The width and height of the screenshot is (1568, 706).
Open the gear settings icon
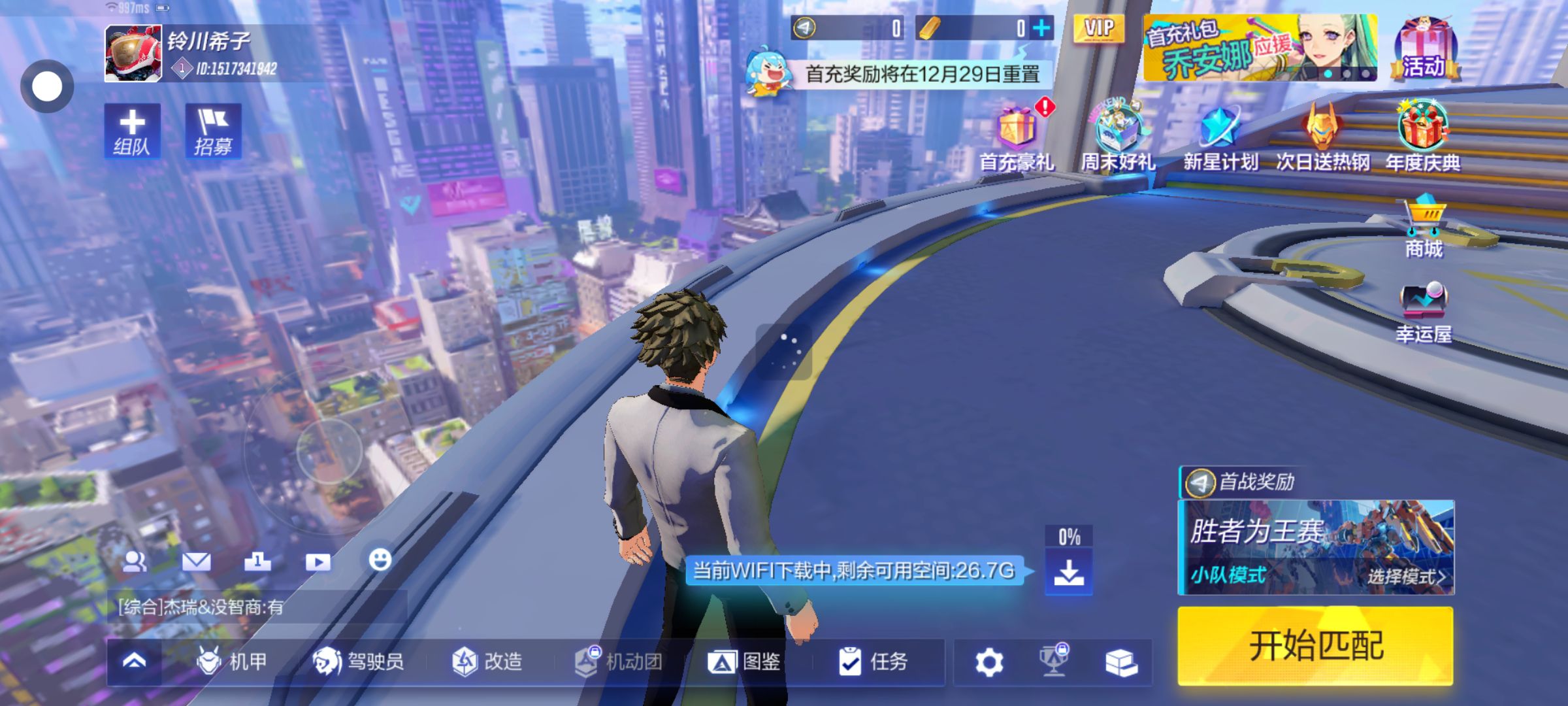coord(989,662)
